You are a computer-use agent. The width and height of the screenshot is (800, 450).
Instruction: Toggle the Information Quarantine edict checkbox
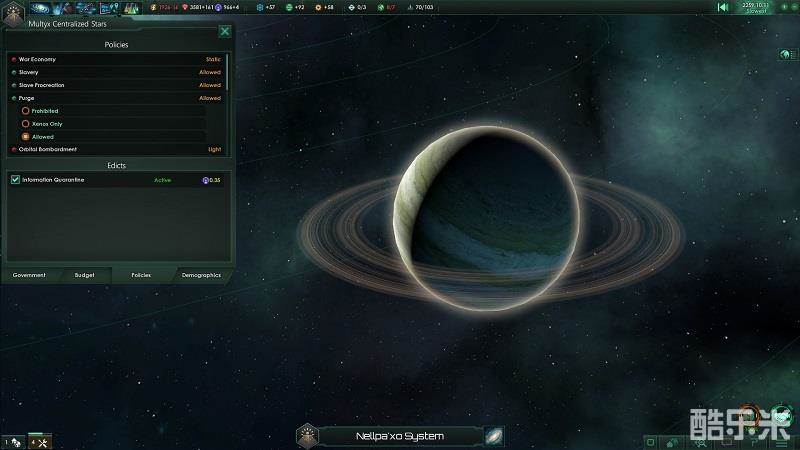click(x=15, y=180)
